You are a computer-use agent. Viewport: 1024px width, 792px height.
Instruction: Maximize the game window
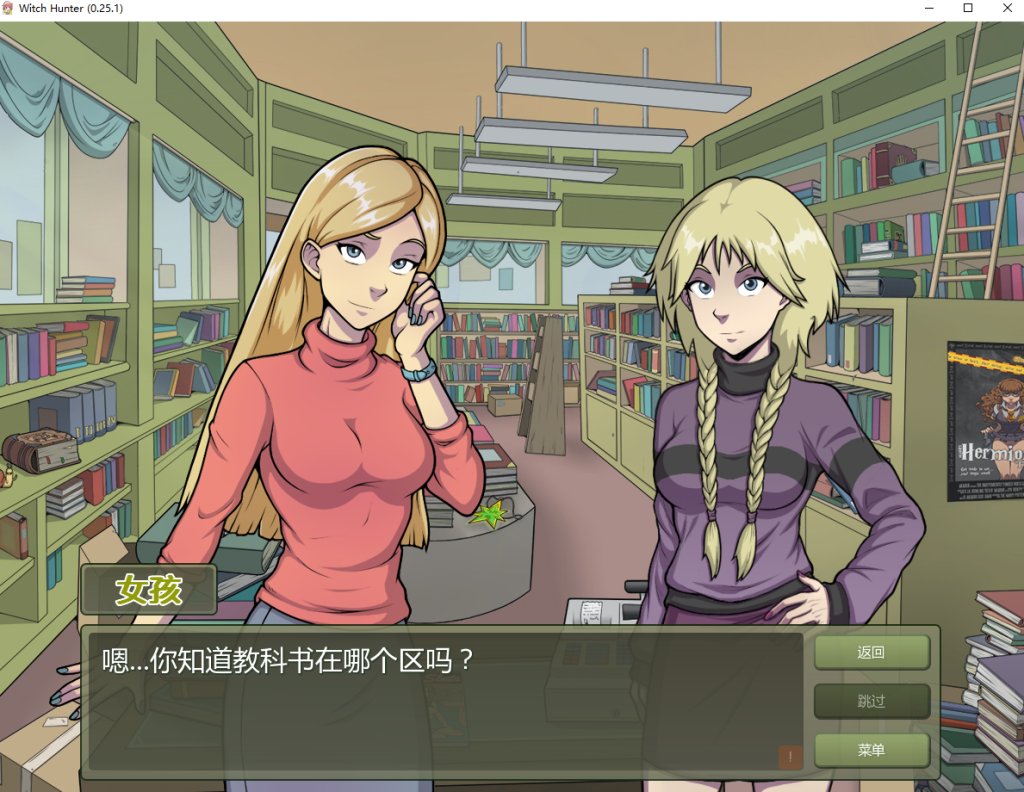(x=968, y=8)
